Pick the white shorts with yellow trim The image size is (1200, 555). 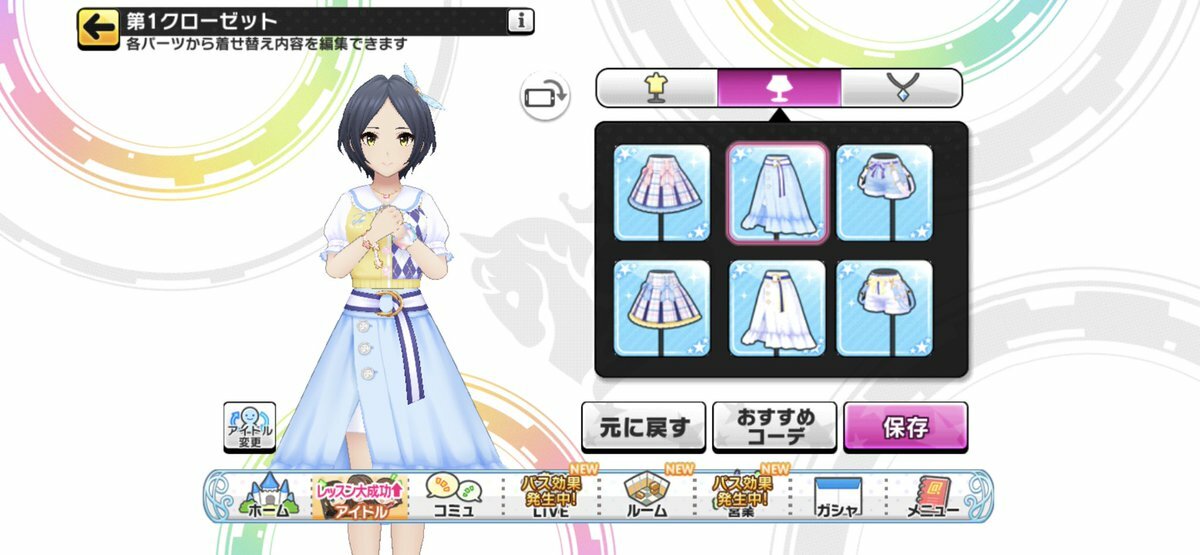[885, 307]
